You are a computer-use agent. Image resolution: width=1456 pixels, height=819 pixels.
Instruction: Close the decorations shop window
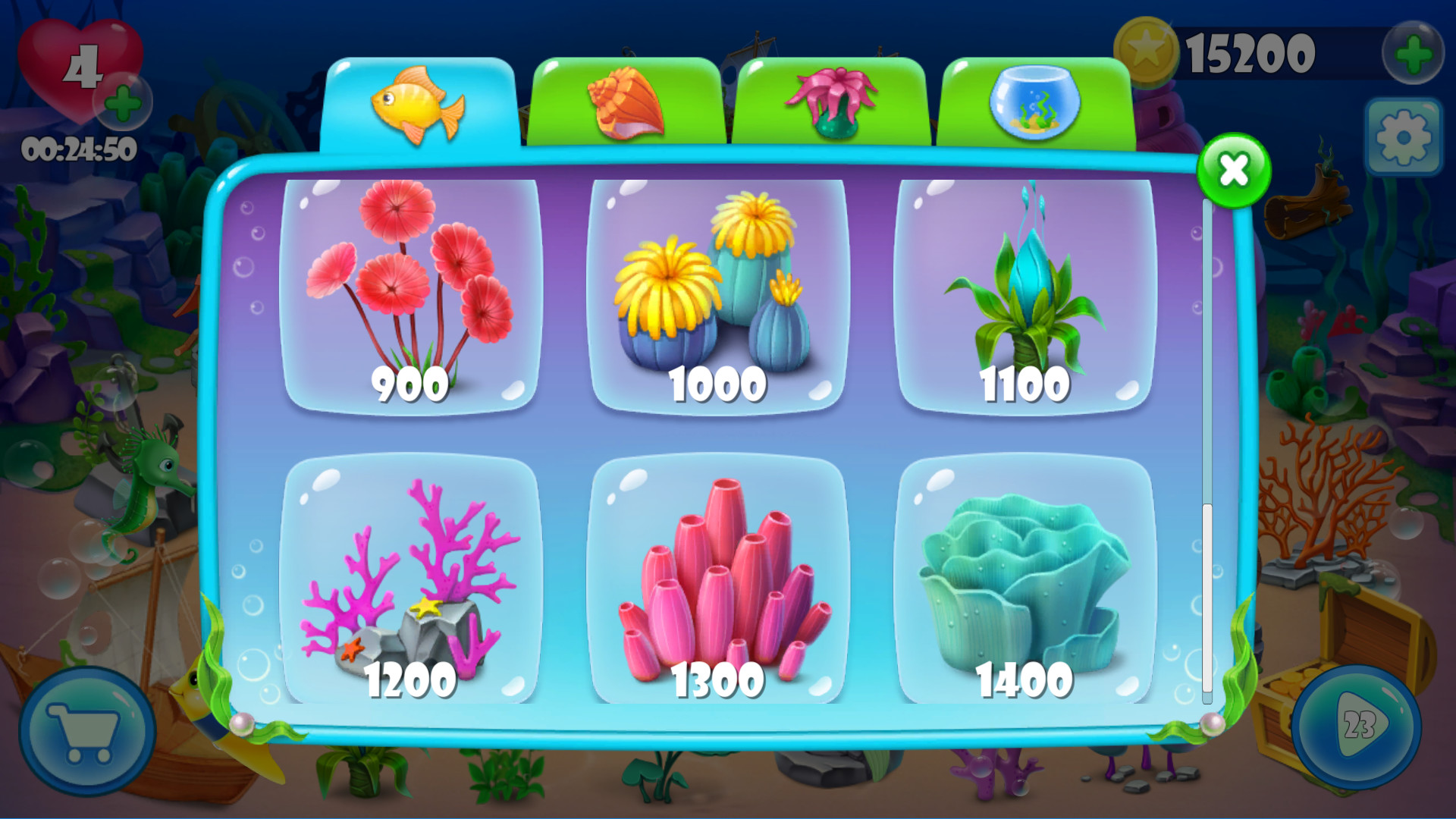click(x=1233, y=171)
